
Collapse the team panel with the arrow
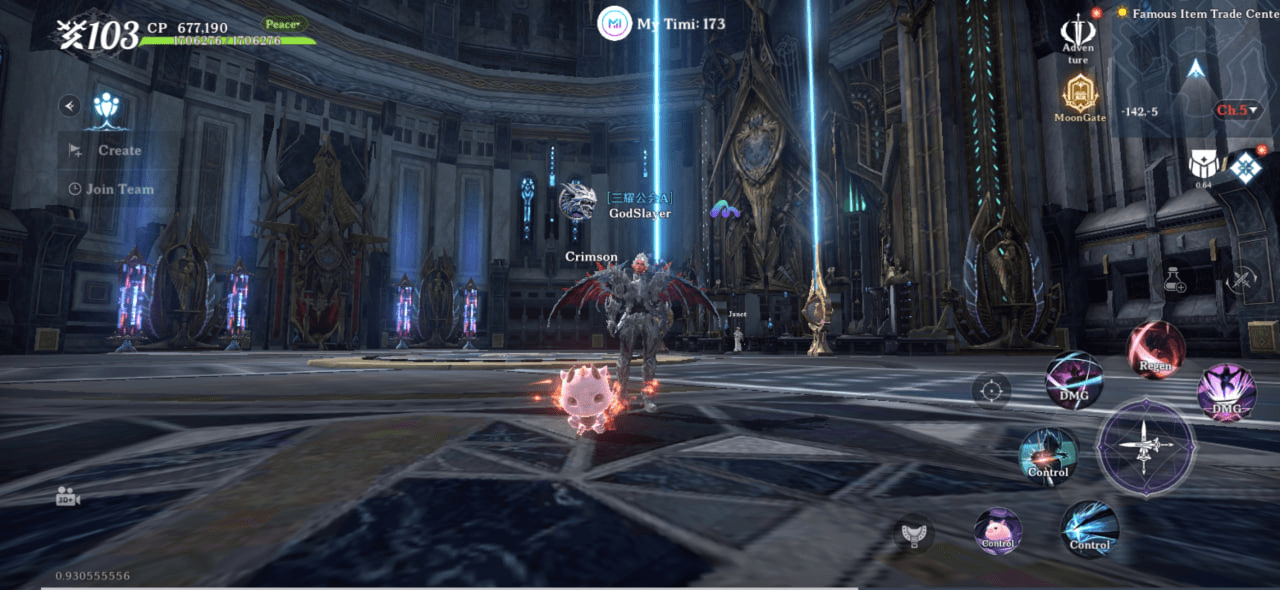click(x=69, y=105)
